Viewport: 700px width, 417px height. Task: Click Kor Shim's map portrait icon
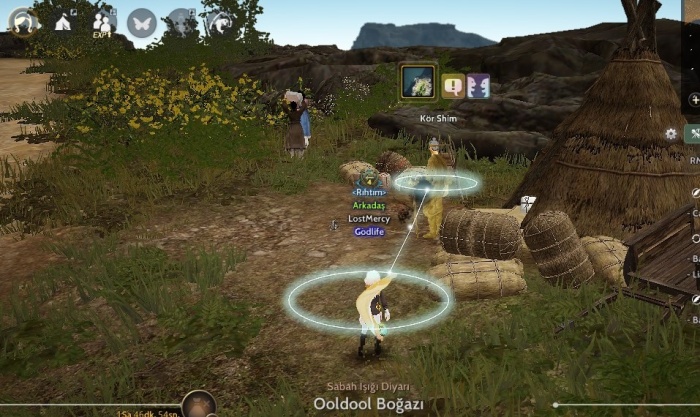coord(418,82)
